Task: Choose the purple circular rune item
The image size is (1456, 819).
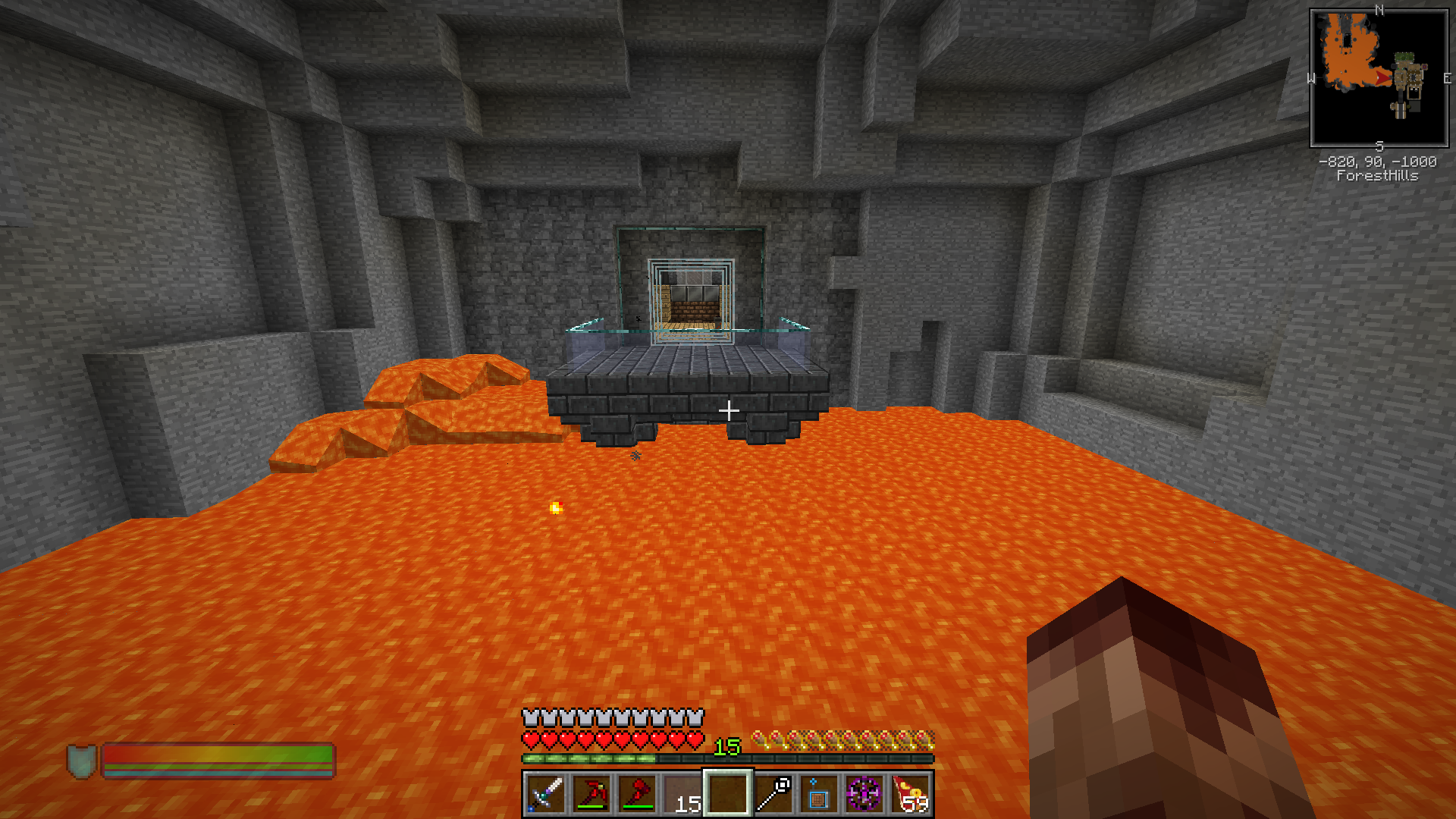Action: tap(864, 793)
